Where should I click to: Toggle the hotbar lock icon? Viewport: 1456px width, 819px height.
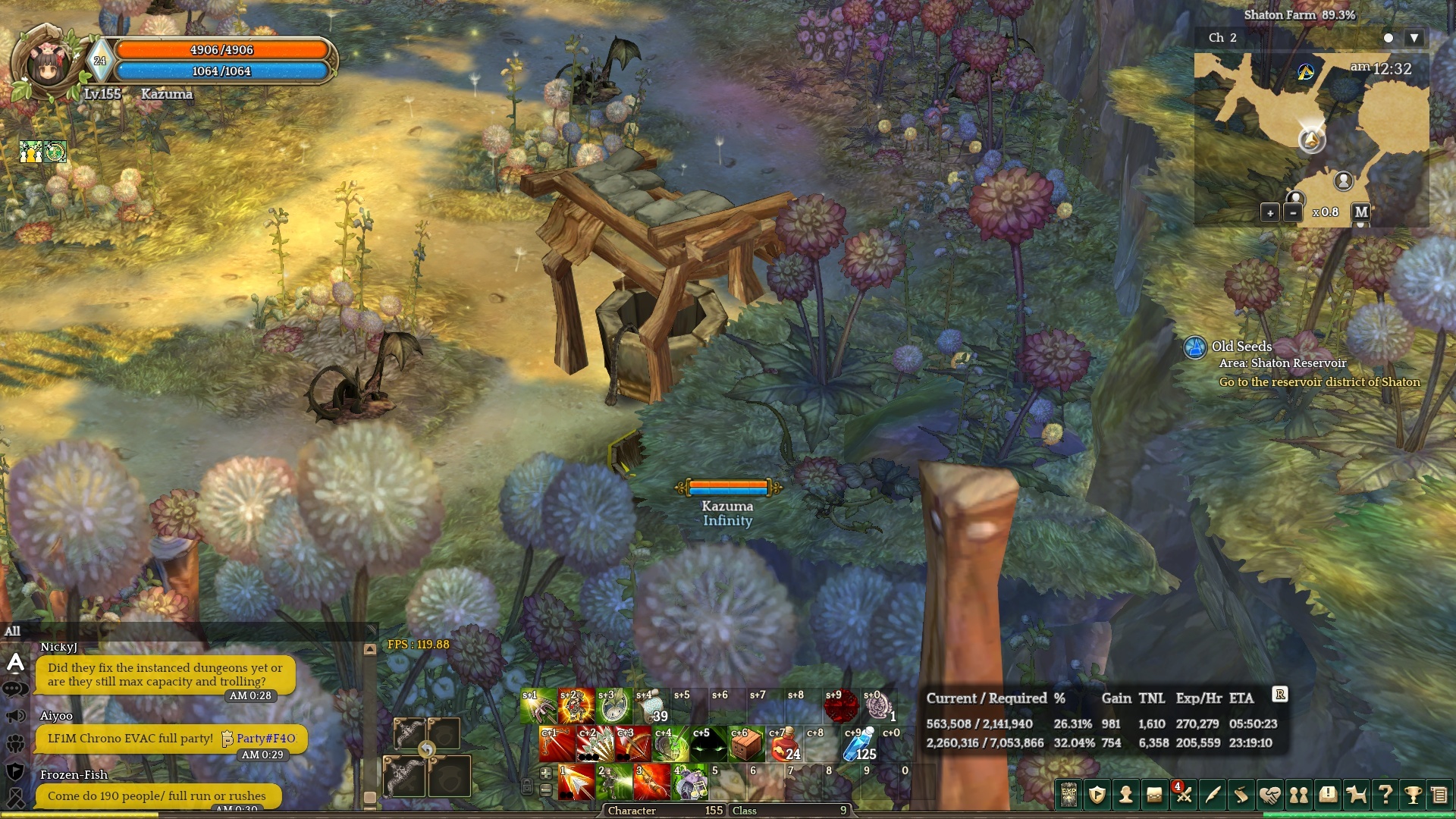526,786
